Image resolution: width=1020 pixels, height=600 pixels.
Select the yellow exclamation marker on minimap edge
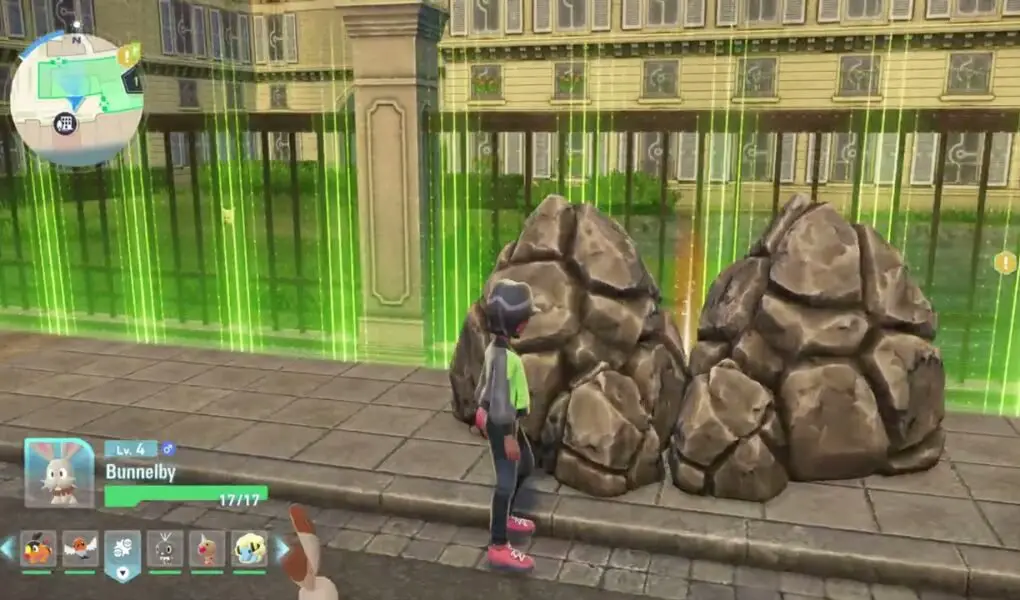click(127, 54)
